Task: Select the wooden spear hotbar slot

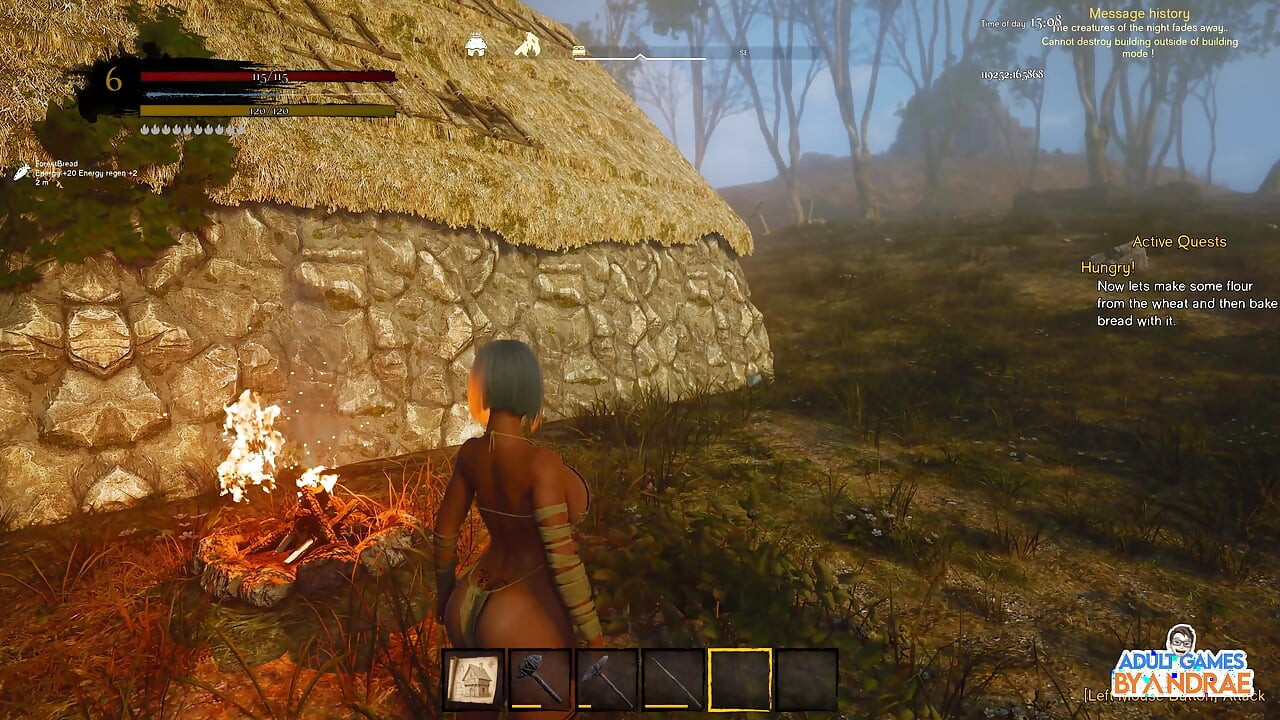Action: pos(673,680)
